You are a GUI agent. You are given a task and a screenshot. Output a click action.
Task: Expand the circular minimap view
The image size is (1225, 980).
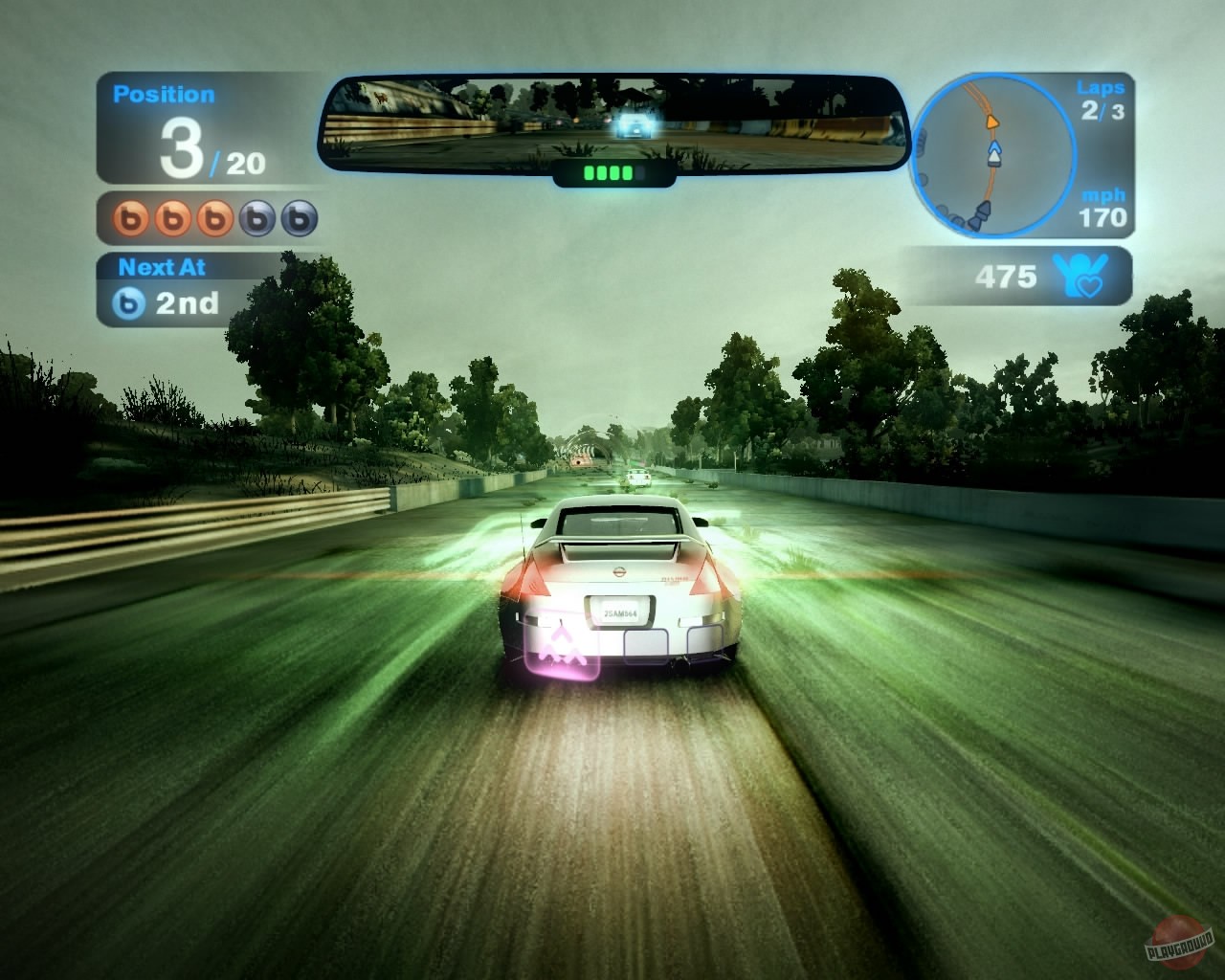[995, 153]
